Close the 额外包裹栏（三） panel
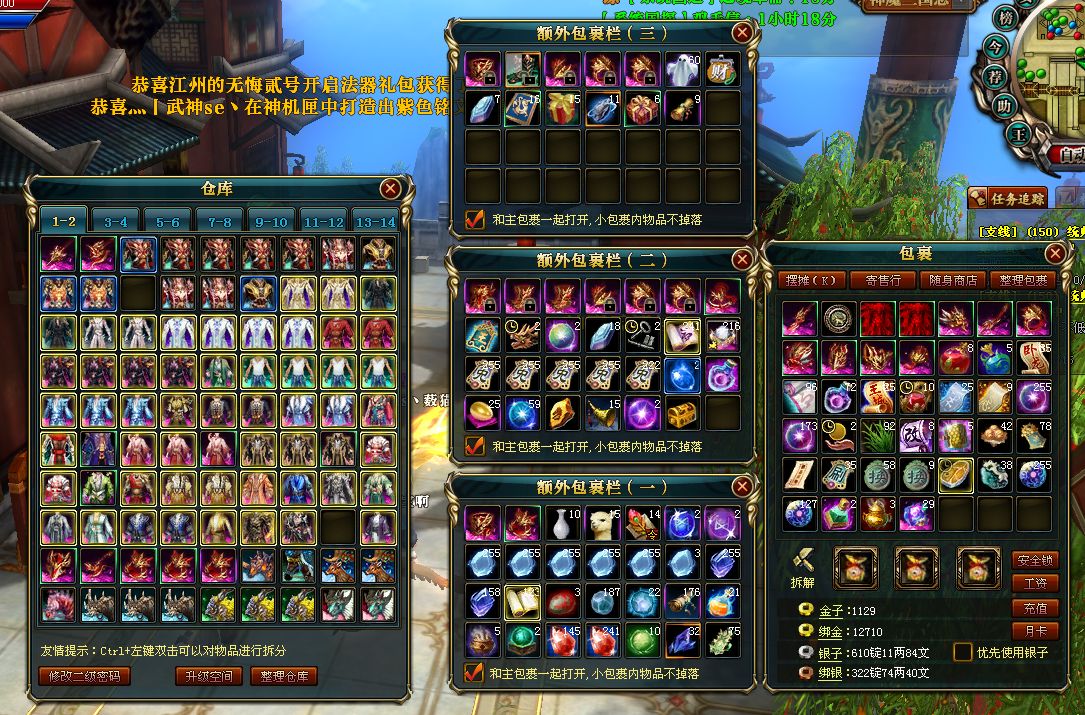The width and height of the screenshot is (1085, 715). point(741,32)
